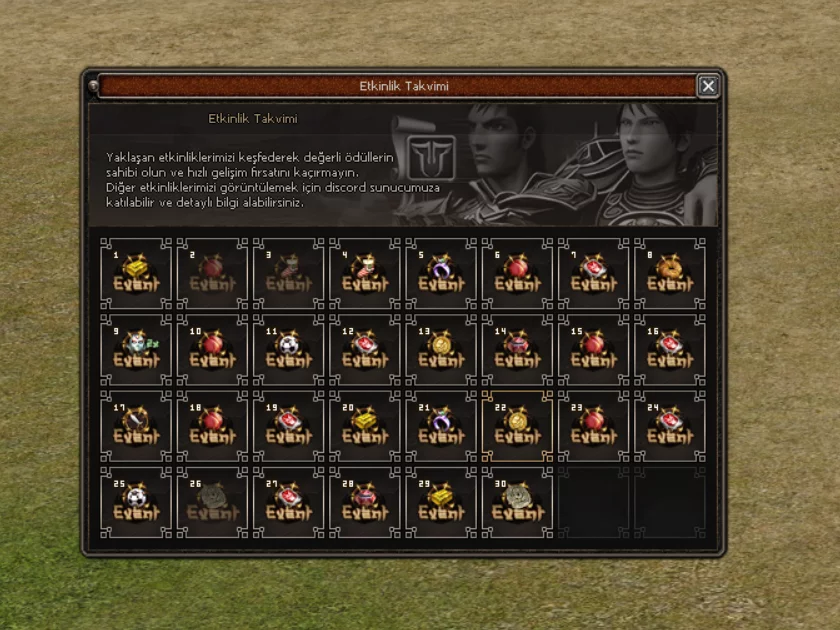Screen dimensions: 840x630
Task: Click the highlighted day 22 event
Action: coord(517,426)
